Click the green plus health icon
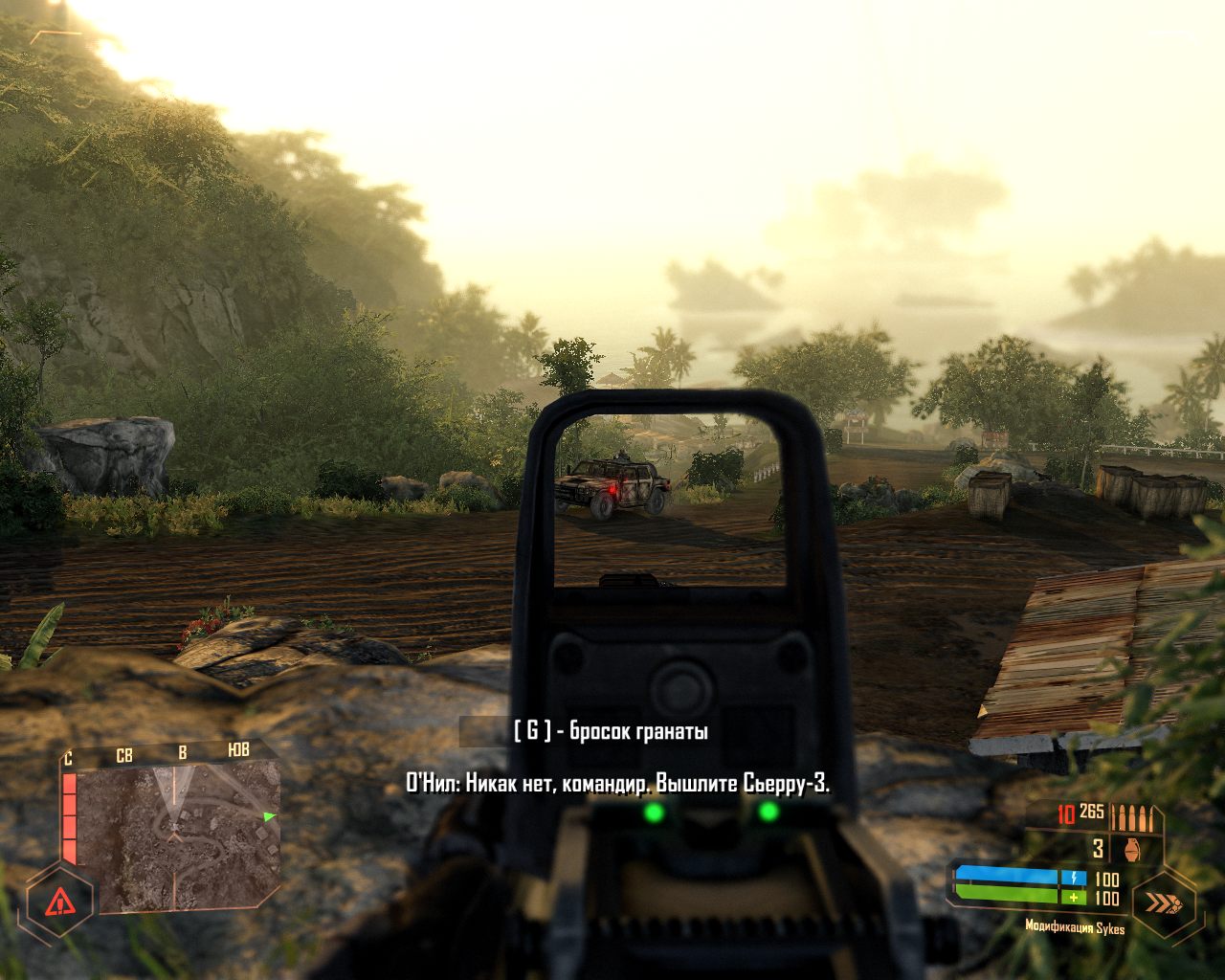This screenshot has height=980, width=1225. coord(1074,897)
